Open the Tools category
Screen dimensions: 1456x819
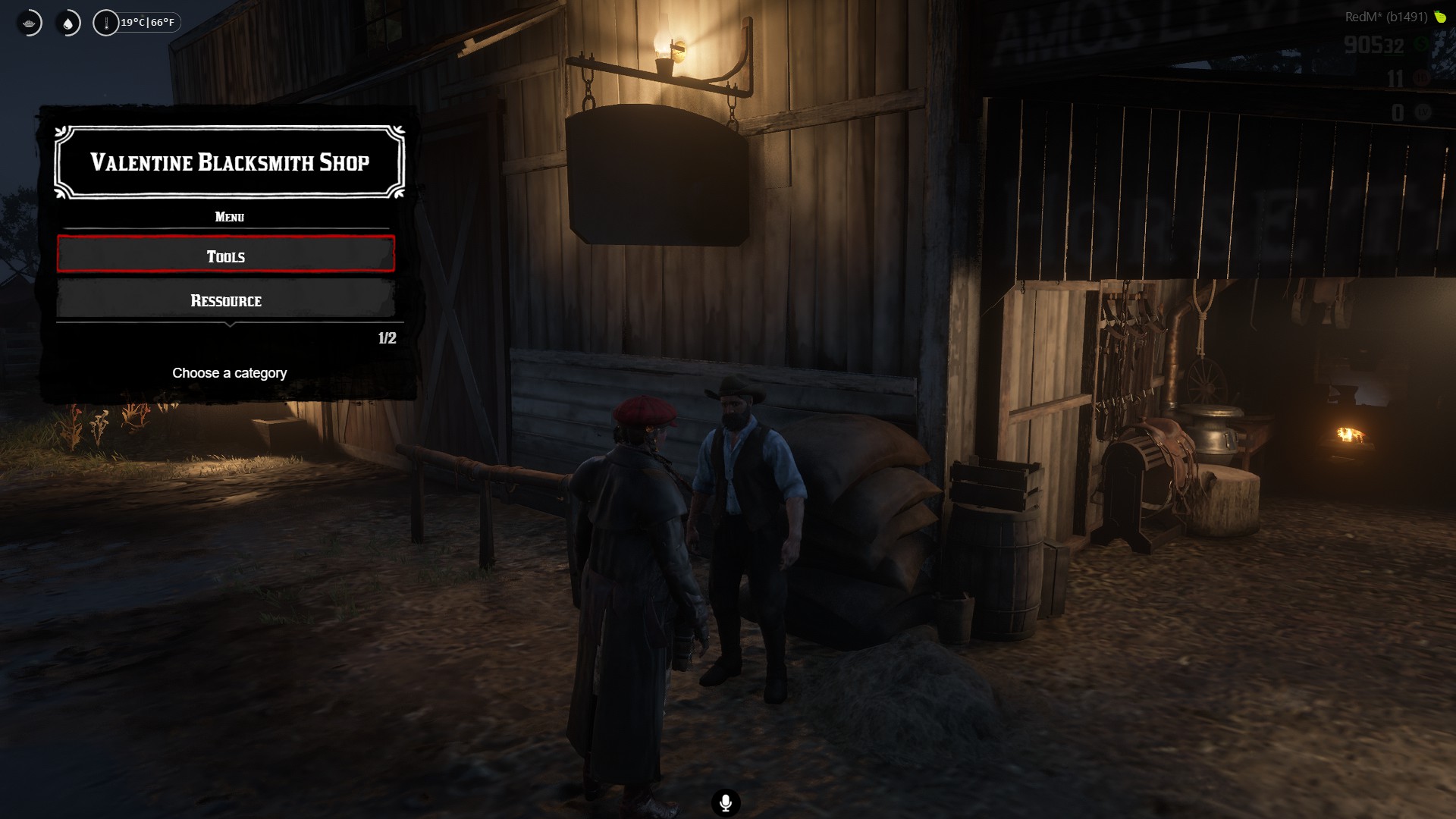[x=226, y=255]
